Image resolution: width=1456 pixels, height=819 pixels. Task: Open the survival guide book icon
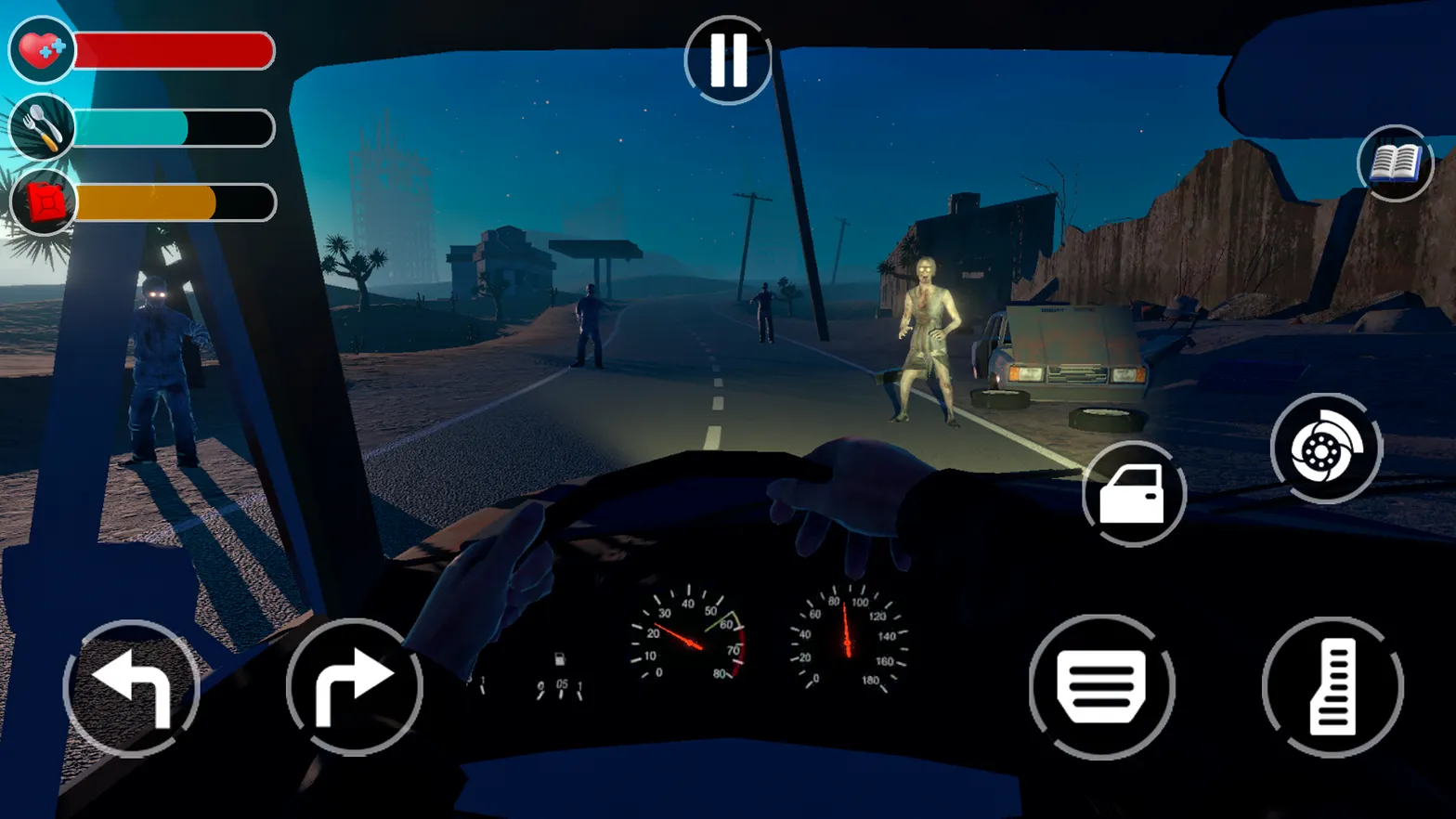click(x=1393, y=161)
